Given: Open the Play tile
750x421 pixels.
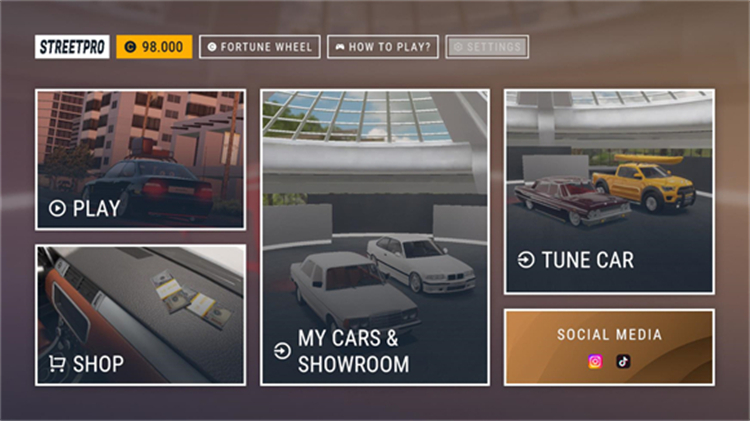Looking at the screenshot, I should (x=141, y=160).
